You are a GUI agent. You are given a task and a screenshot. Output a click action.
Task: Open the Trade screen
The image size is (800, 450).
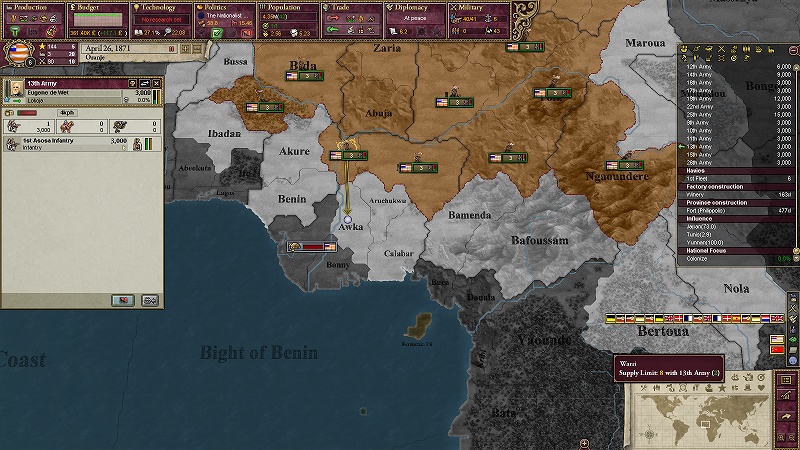350,7
